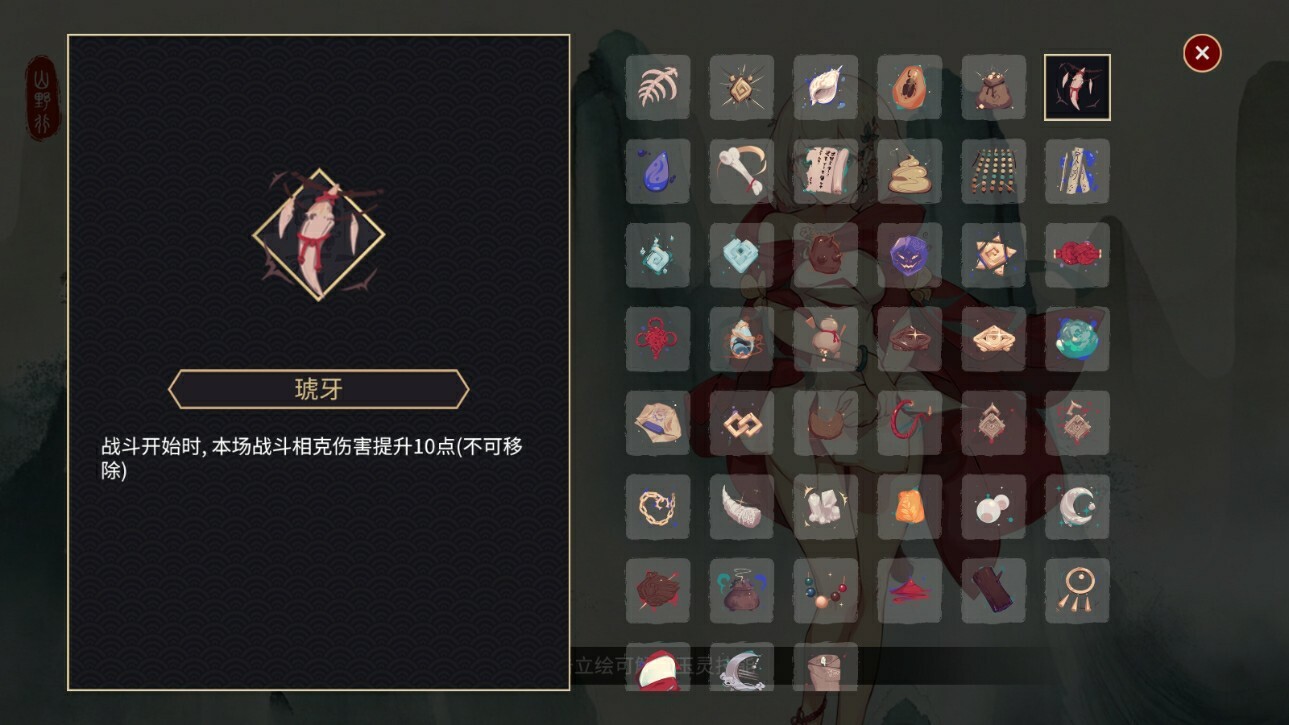The height and width of the screenshot is (725, 1289).
Task: Click the 琥牙 name banner
Action: tap(318, 389)
